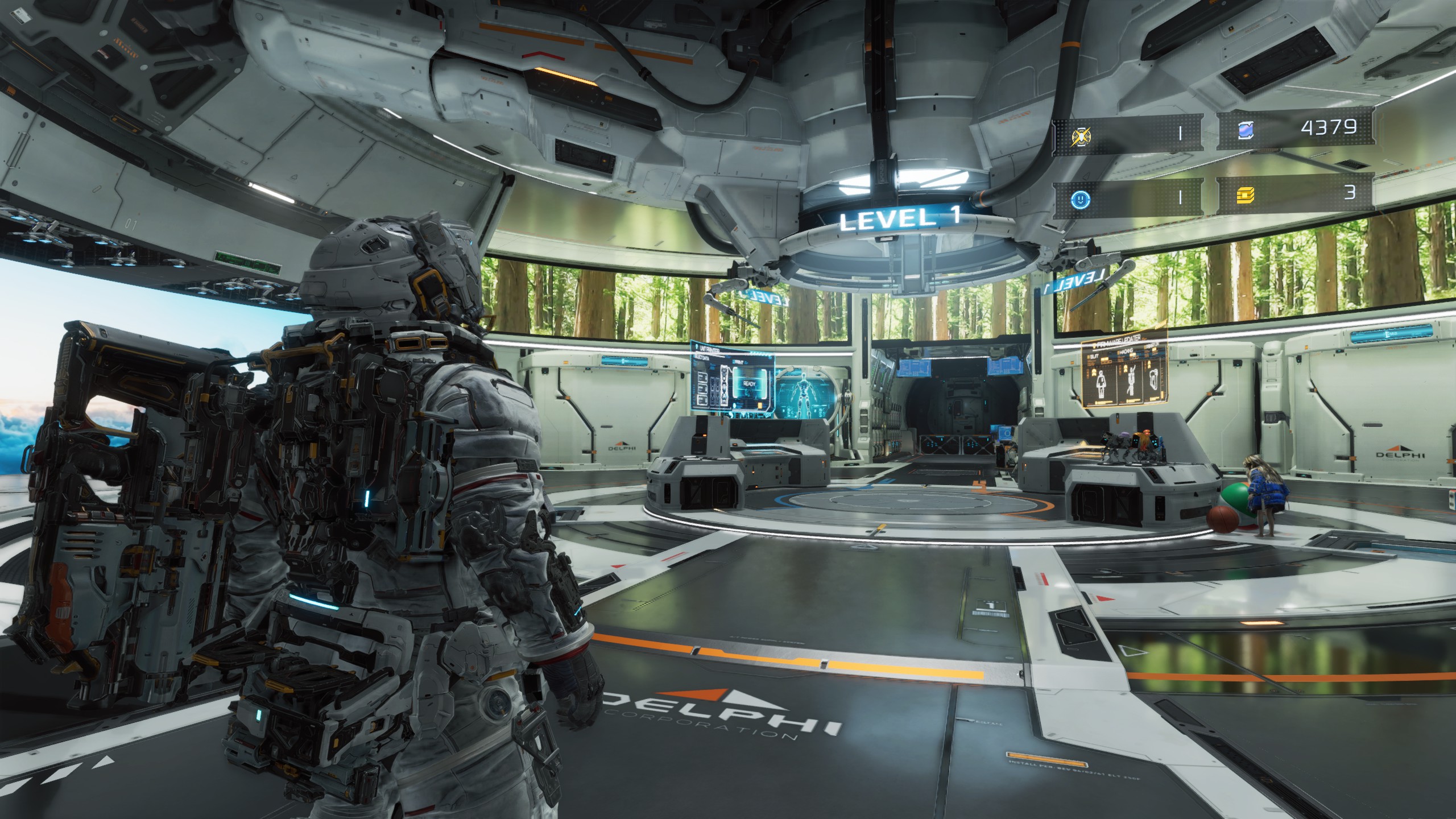Viewport: 1456px width, 819px height.
Task: Select the HACKING tab on the Firmware Updater
Action: point(1126,351)
